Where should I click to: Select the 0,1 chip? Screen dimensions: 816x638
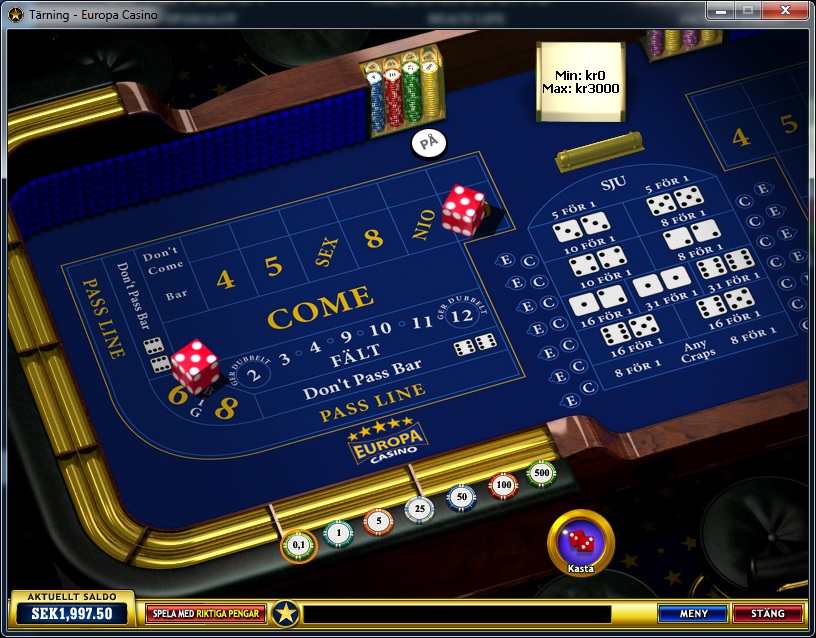pyautogui.click(x=298, y=545)
